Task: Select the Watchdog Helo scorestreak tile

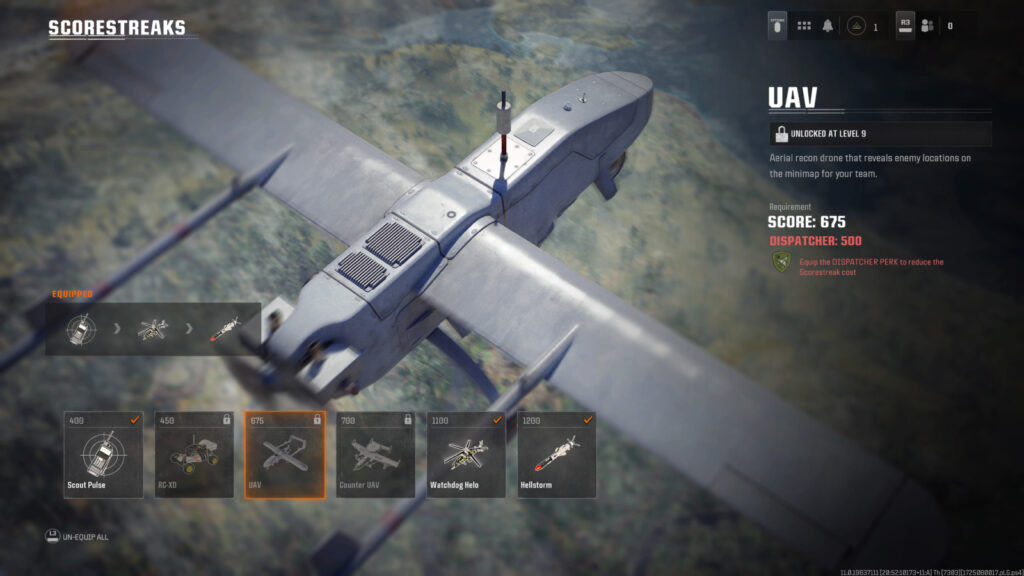Action: click(x=467, y=455)
